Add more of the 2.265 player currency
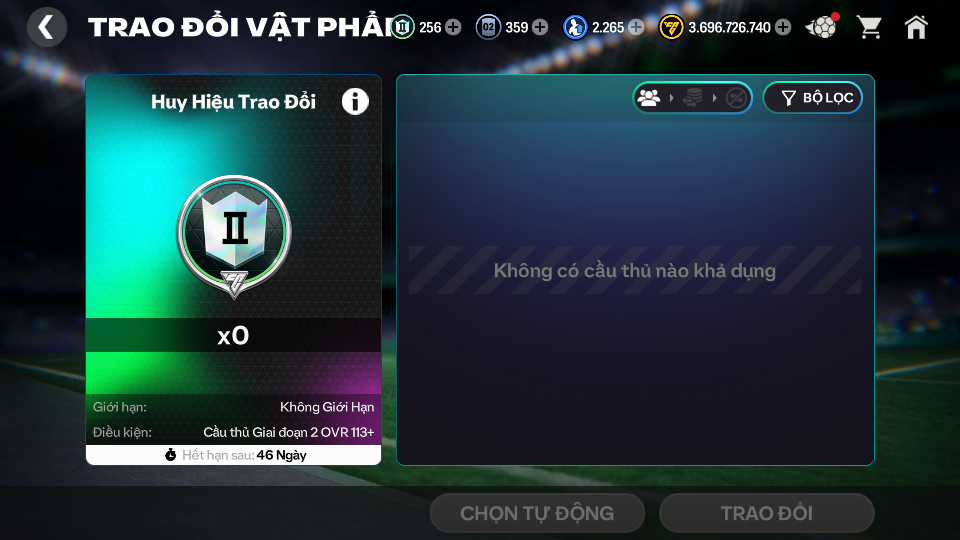Screen dimensions: 960x540 click(x=636, y=27)
